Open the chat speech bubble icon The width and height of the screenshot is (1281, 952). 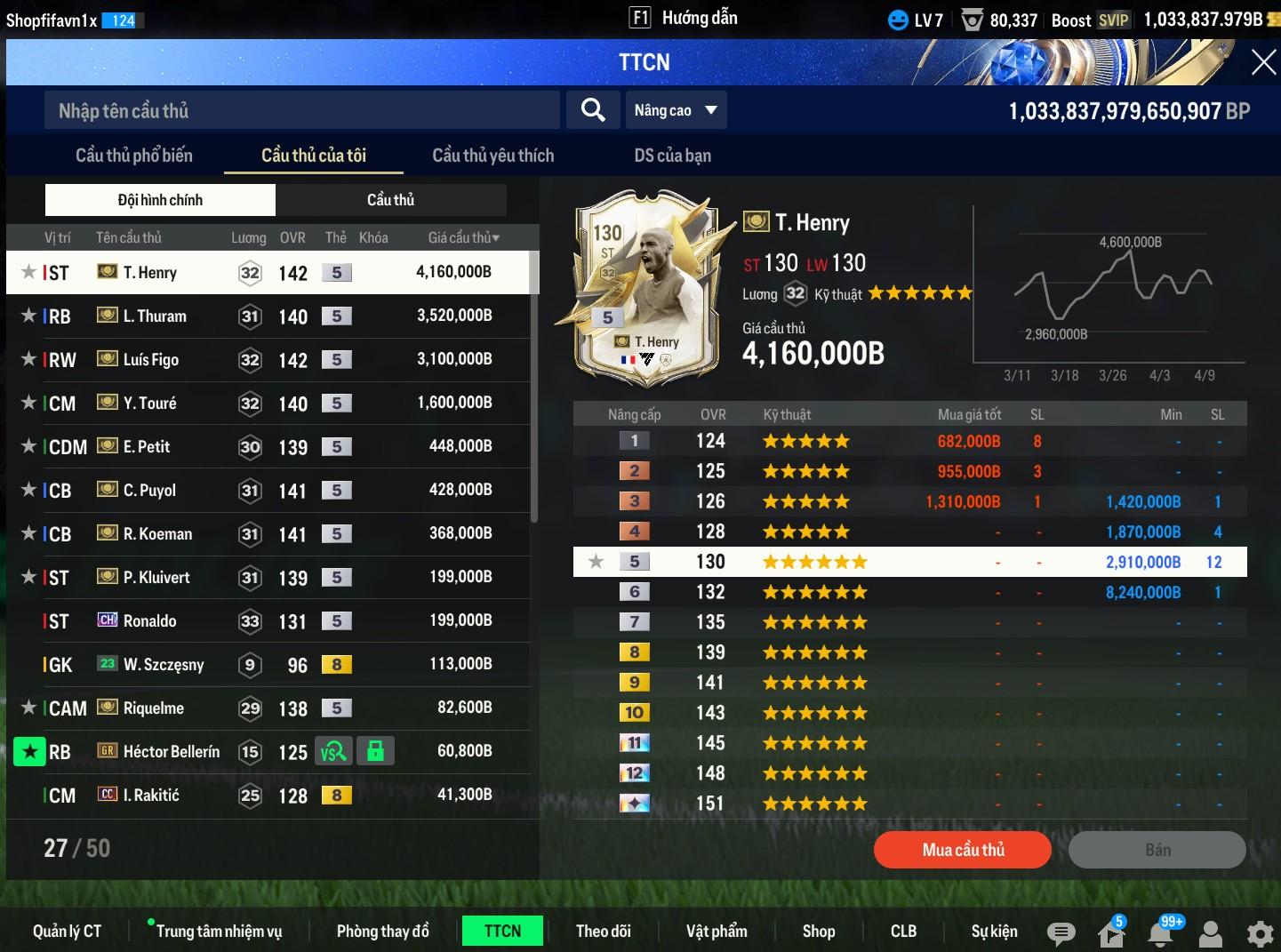tap(1061, 932)
